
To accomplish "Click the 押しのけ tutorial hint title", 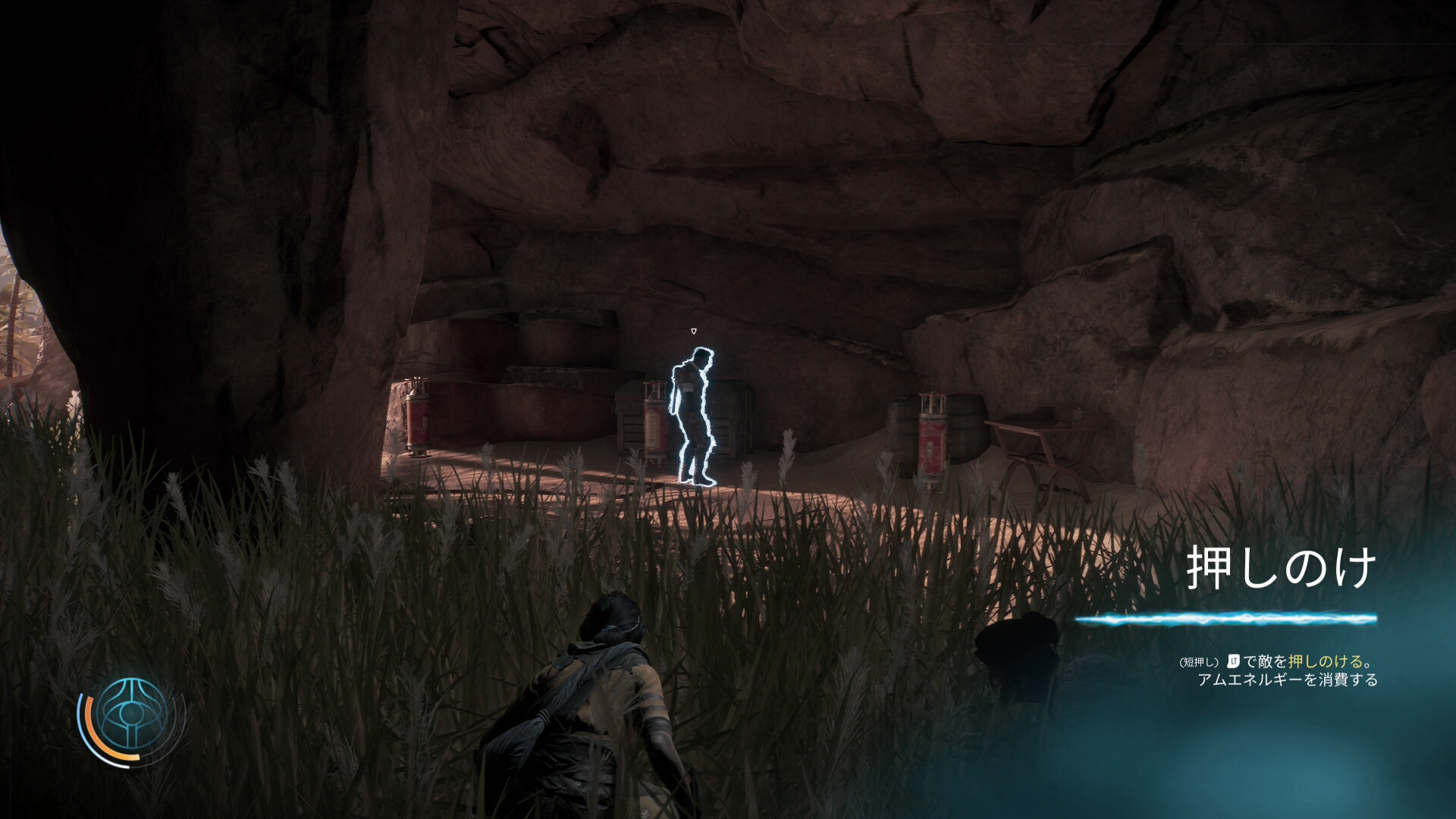I will [1281, 568].
